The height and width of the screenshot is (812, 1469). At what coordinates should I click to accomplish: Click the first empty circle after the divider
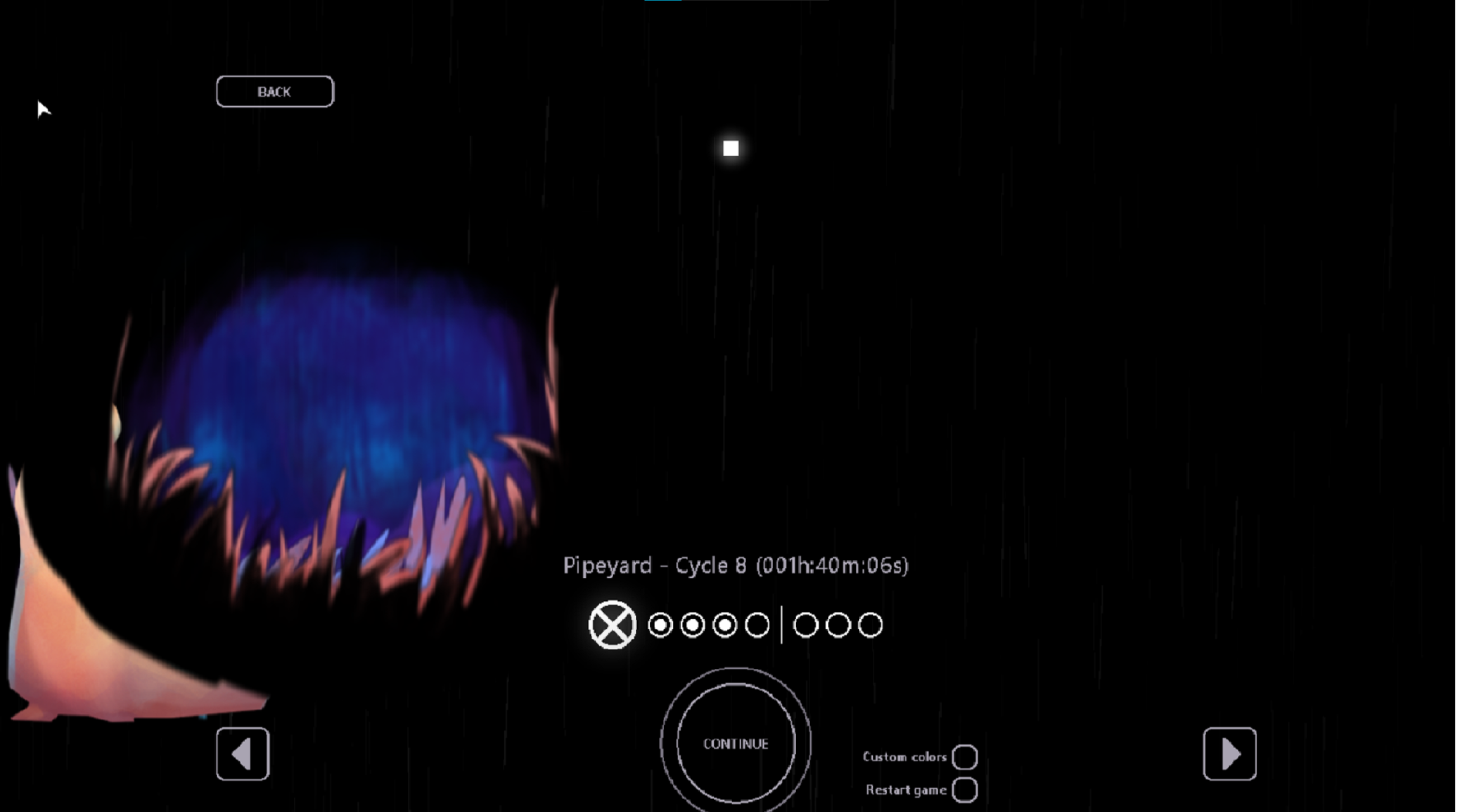pyautogui.click(x=806, y=624)
